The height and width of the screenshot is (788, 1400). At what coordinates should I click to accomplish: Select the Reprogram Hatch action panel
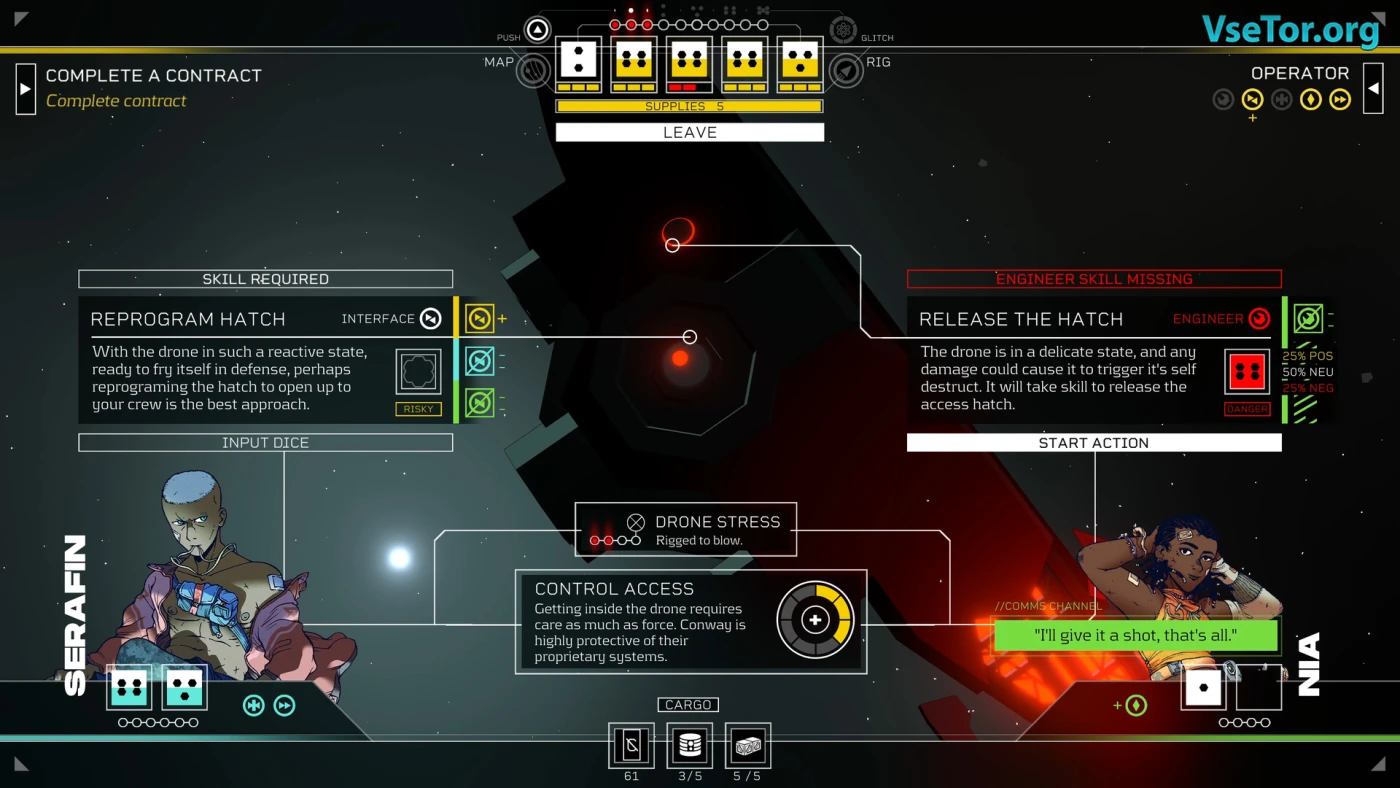tap(230, 360)
